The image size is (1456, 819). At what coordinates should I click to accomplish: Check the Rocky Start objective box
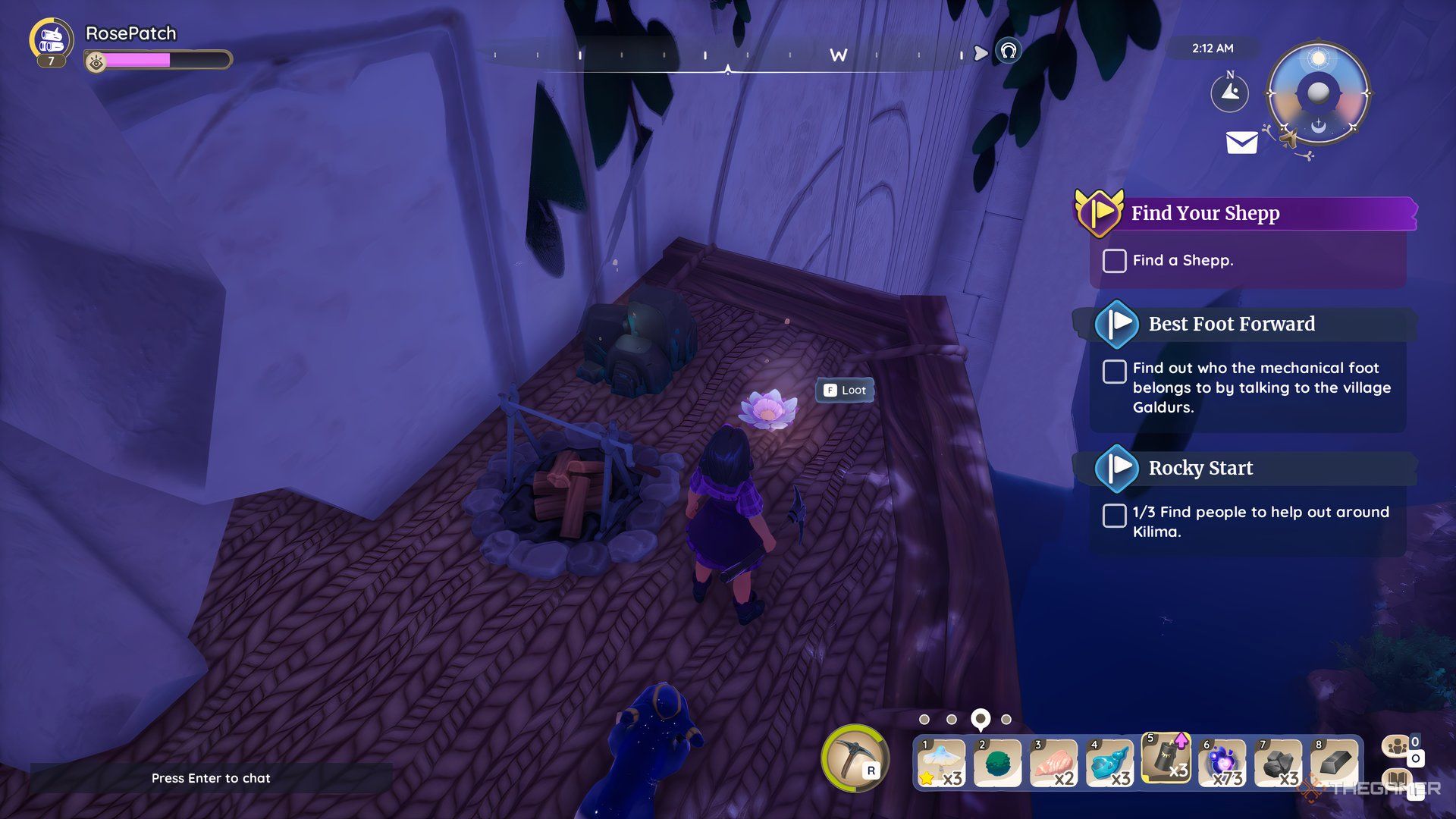click(1113, 516)
